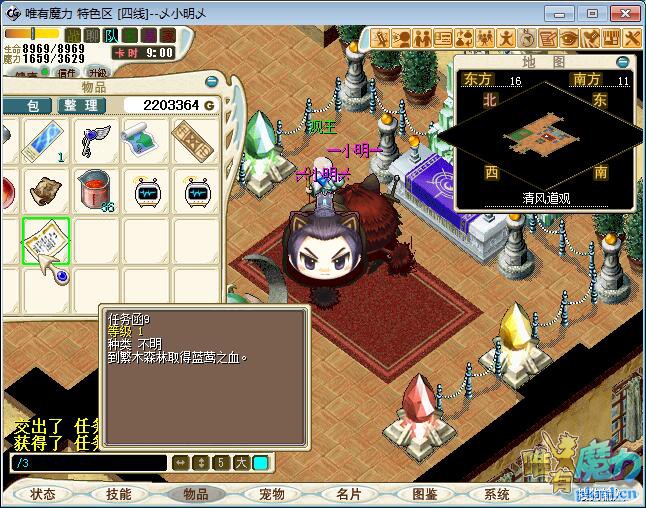Click the minimap of 清风道观
646x508 pixels.
click(545, 133)
